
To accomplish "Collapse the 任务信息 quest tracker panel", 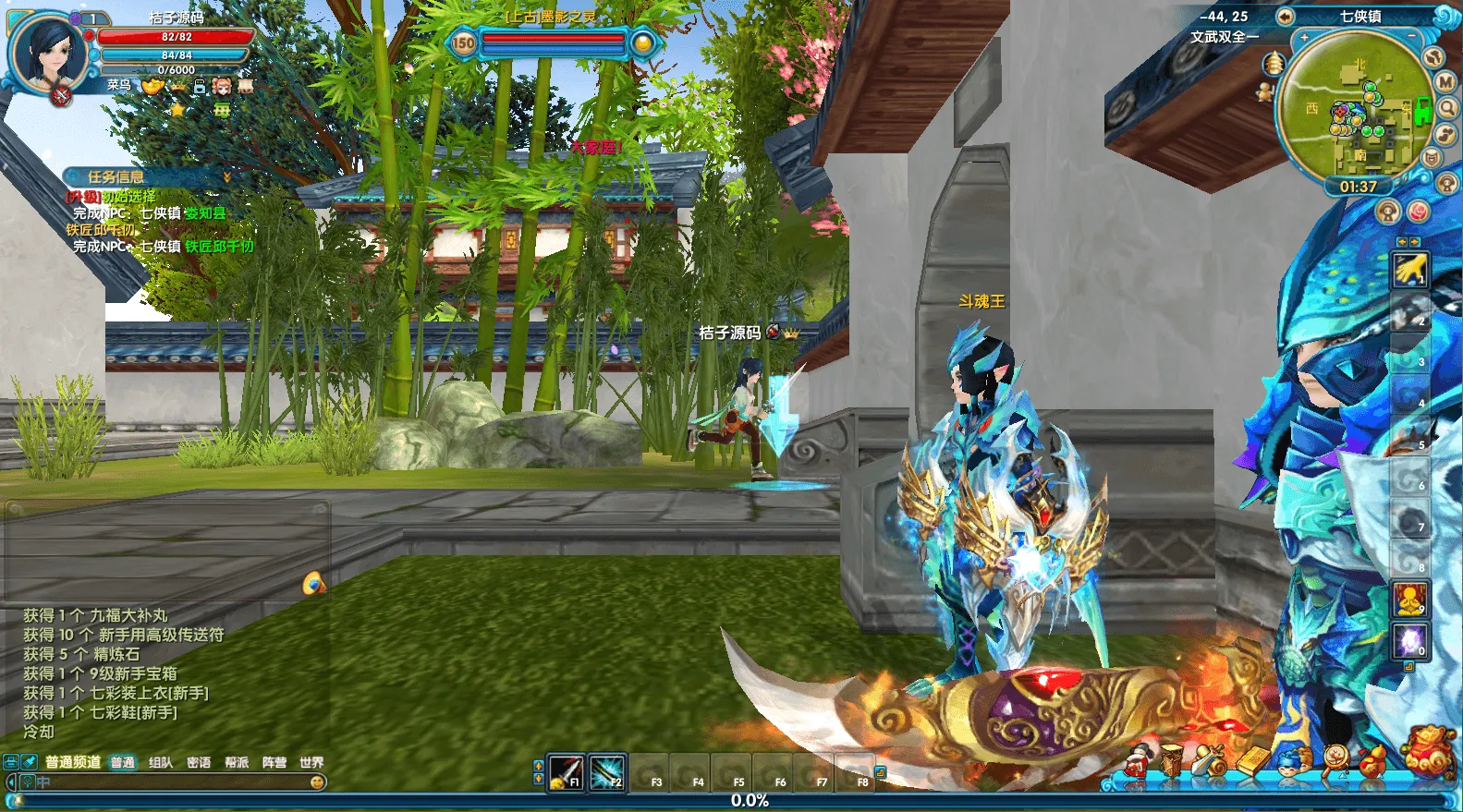I will click(x=226, y=176).
